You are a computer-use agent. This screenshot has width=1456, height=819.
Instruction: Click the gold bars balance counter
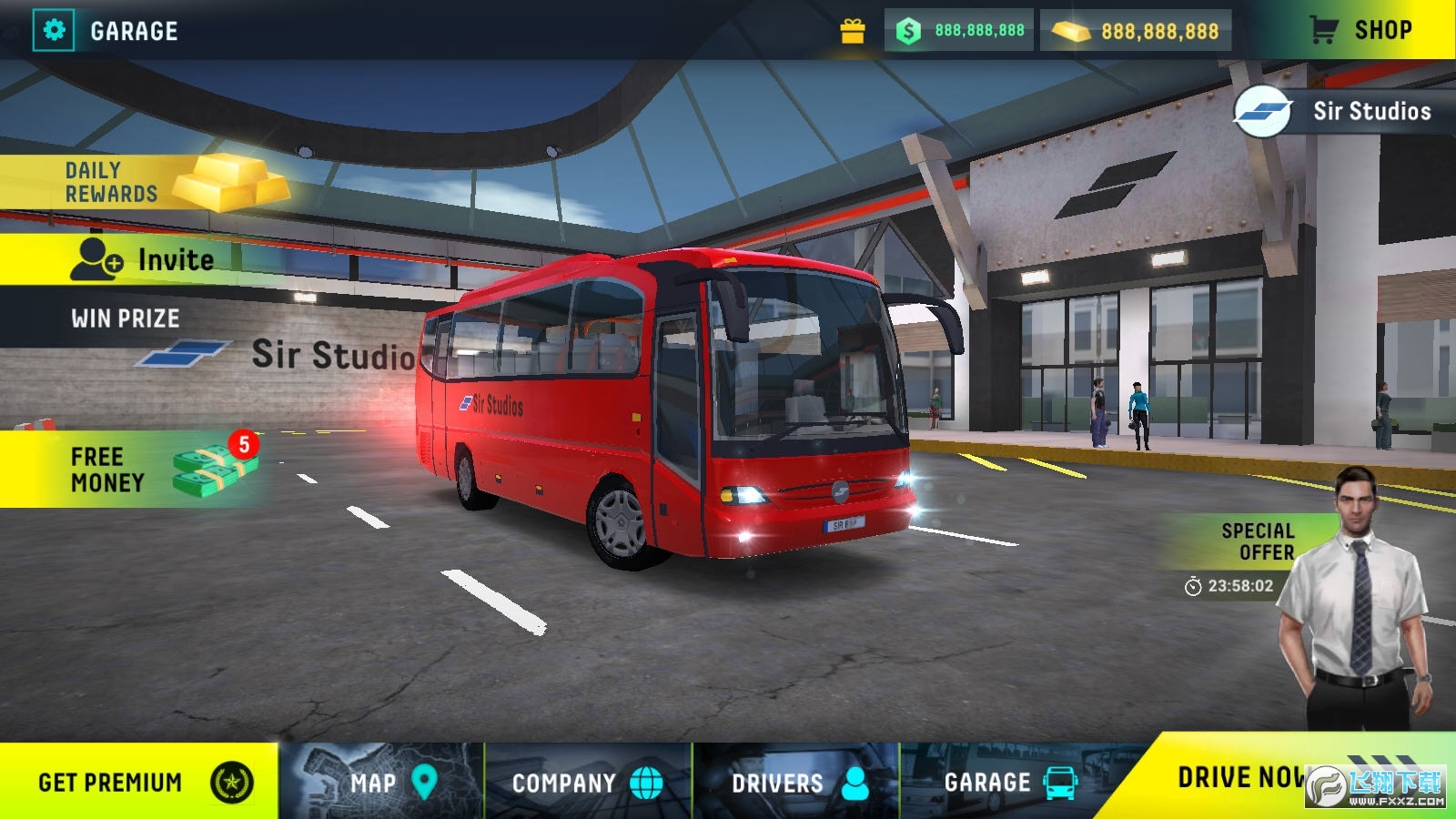click(1136, 31)
